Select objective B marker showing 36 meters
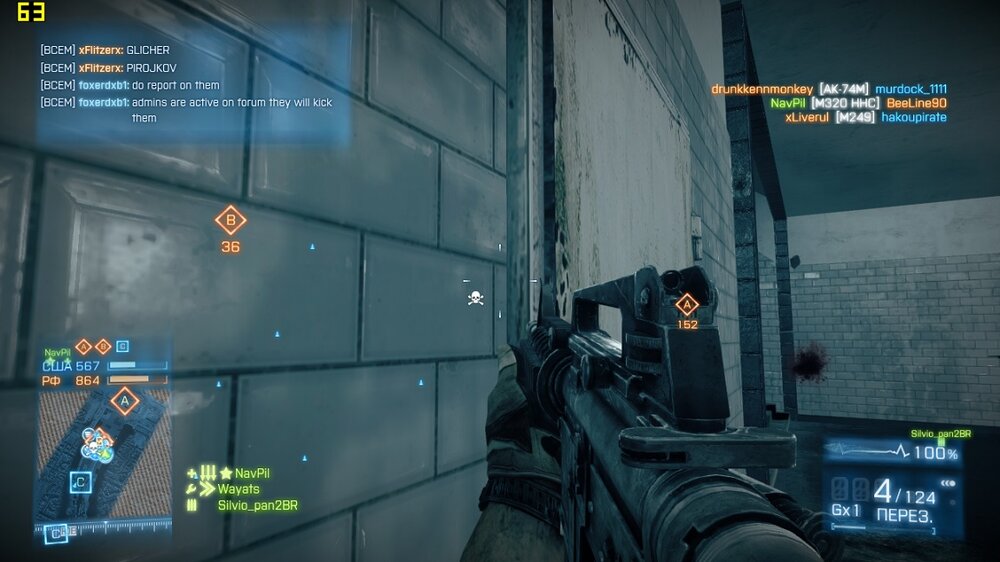The height and width of the screenshot is (562, 1000). [231, 221]
